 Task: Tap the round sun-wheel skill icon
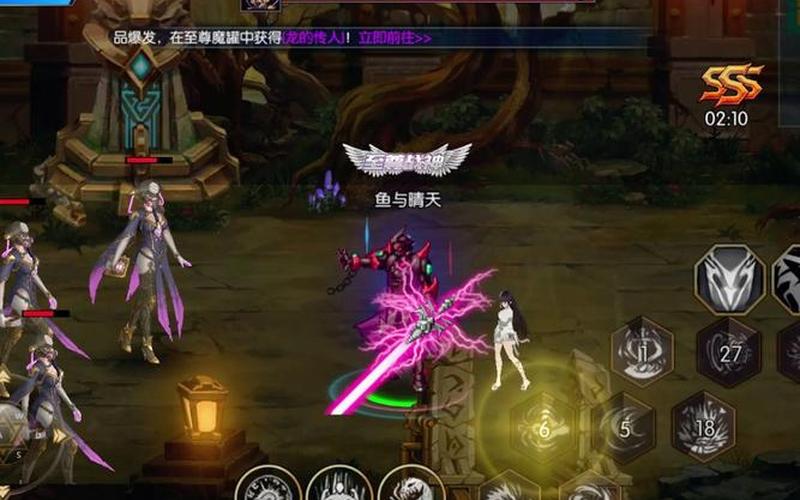268,488
